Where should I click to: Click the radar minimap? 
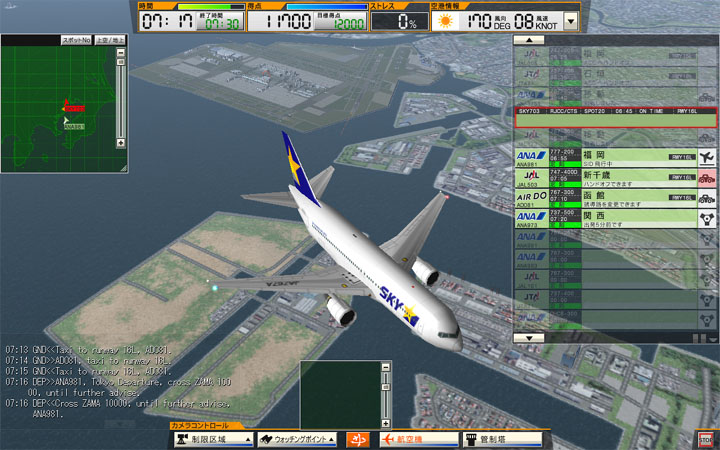(x=58, y=105)
